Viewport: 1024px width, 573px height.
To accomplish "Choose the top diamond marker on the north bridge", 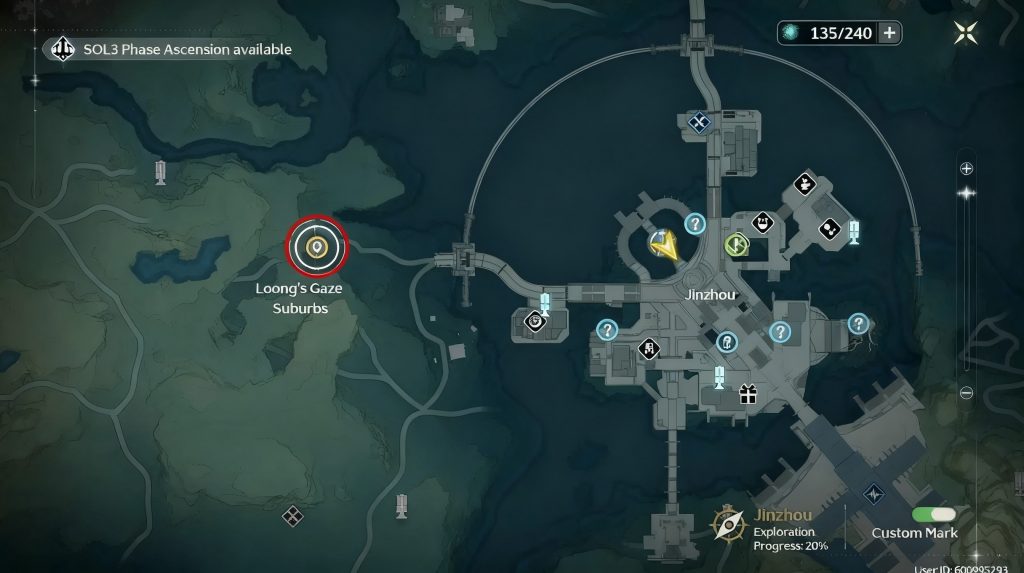I will click(x=700, y=122).
